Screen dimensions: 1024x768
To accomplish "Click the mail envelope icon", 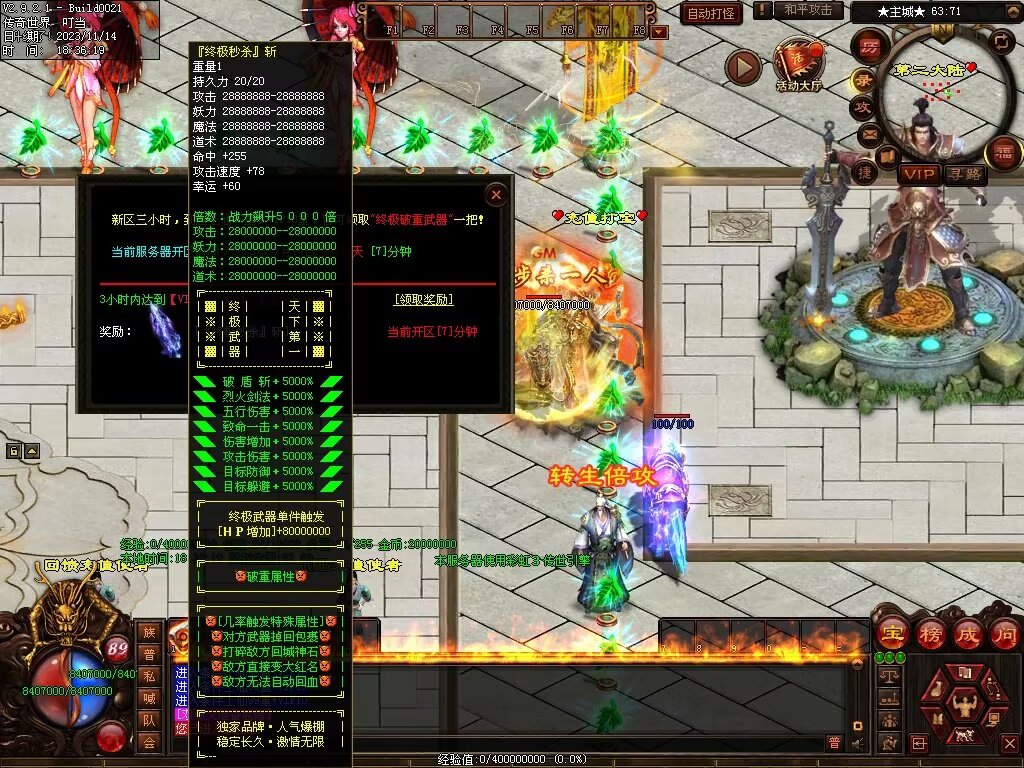I will pyautogui.click(x=870, y=134).
